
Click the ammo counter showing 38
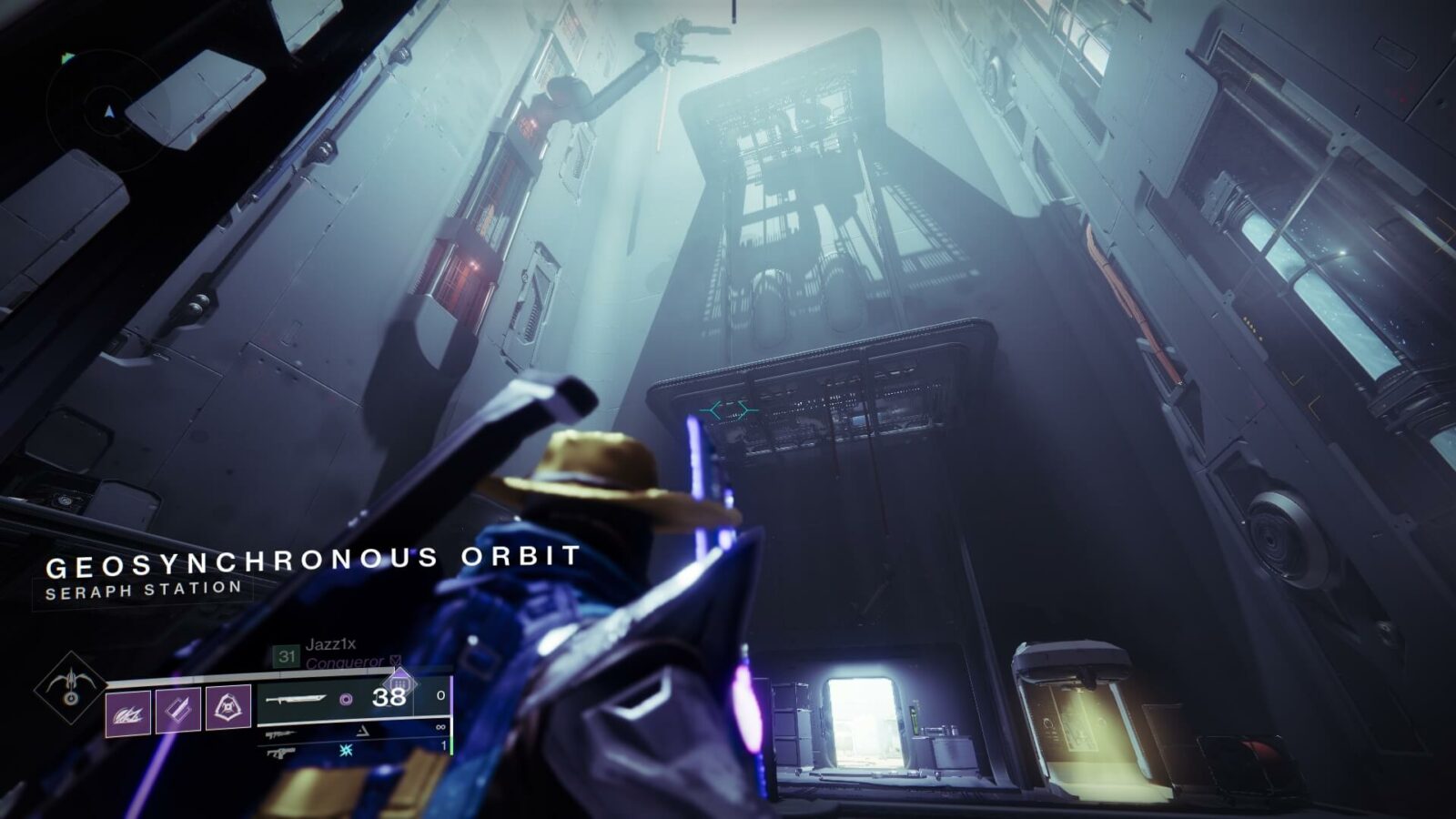389,698
